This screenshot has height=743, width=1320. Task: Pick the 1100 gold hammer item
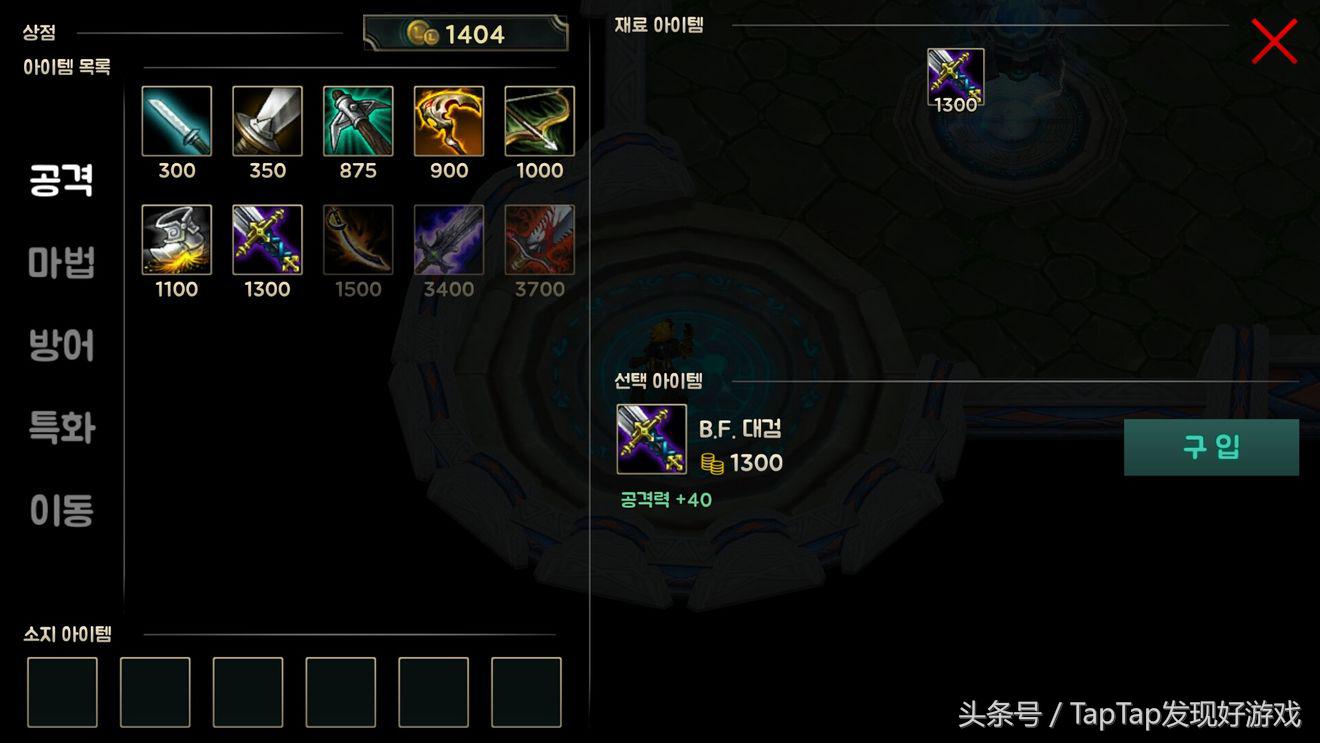177,240
